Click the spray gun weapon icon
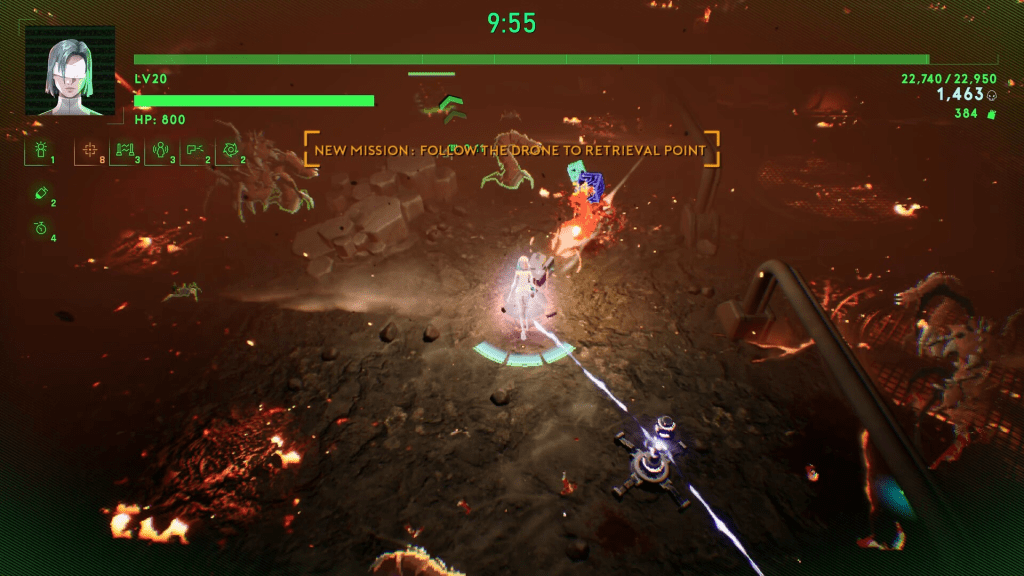Image resolution: width=1024 pixels, height=576 pixels. click(195, 151)
